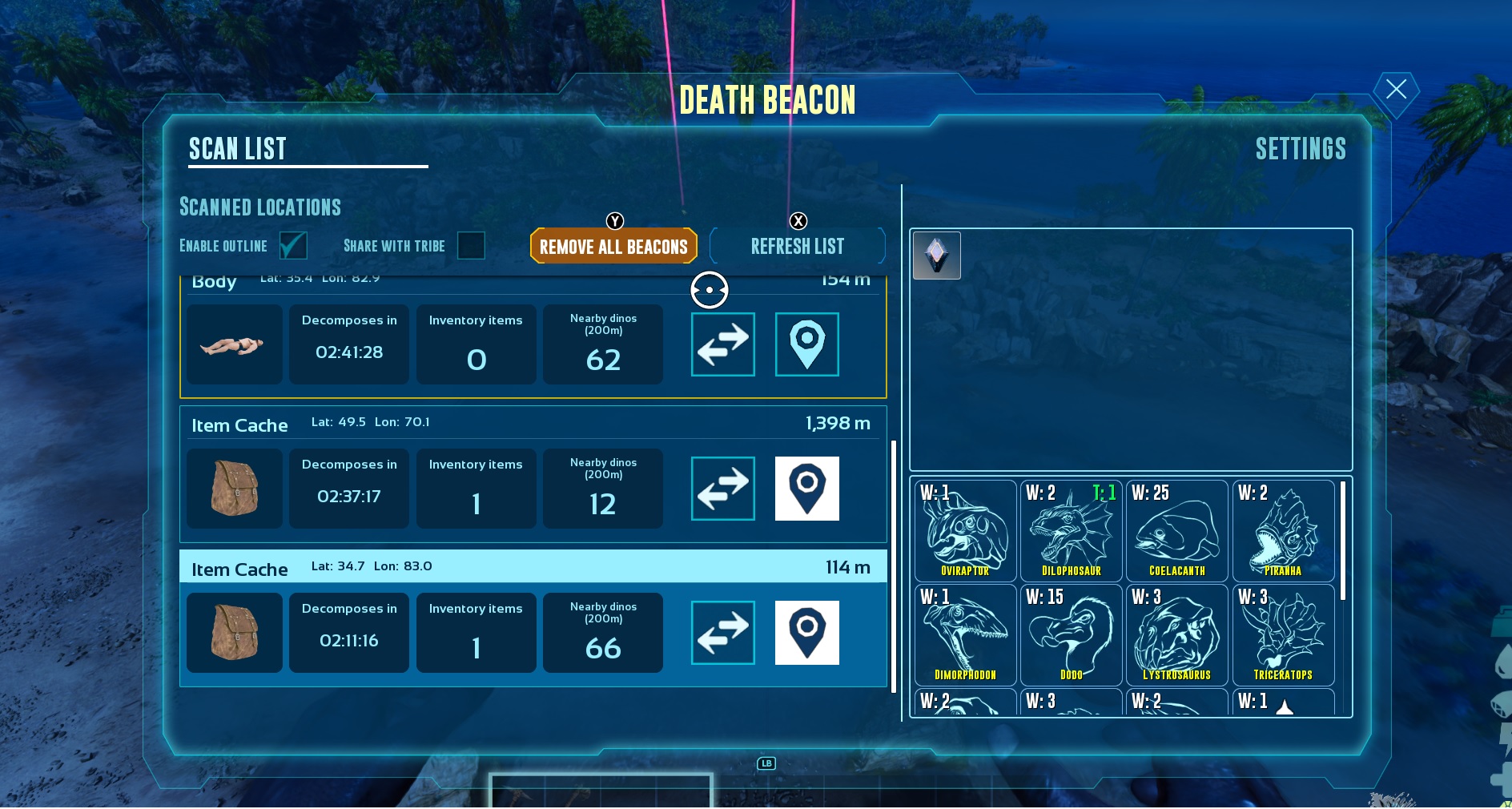This screenshot has height=809, width=1512.
Task: Click the Refresh List button
Action: click(x=797, y=246)
